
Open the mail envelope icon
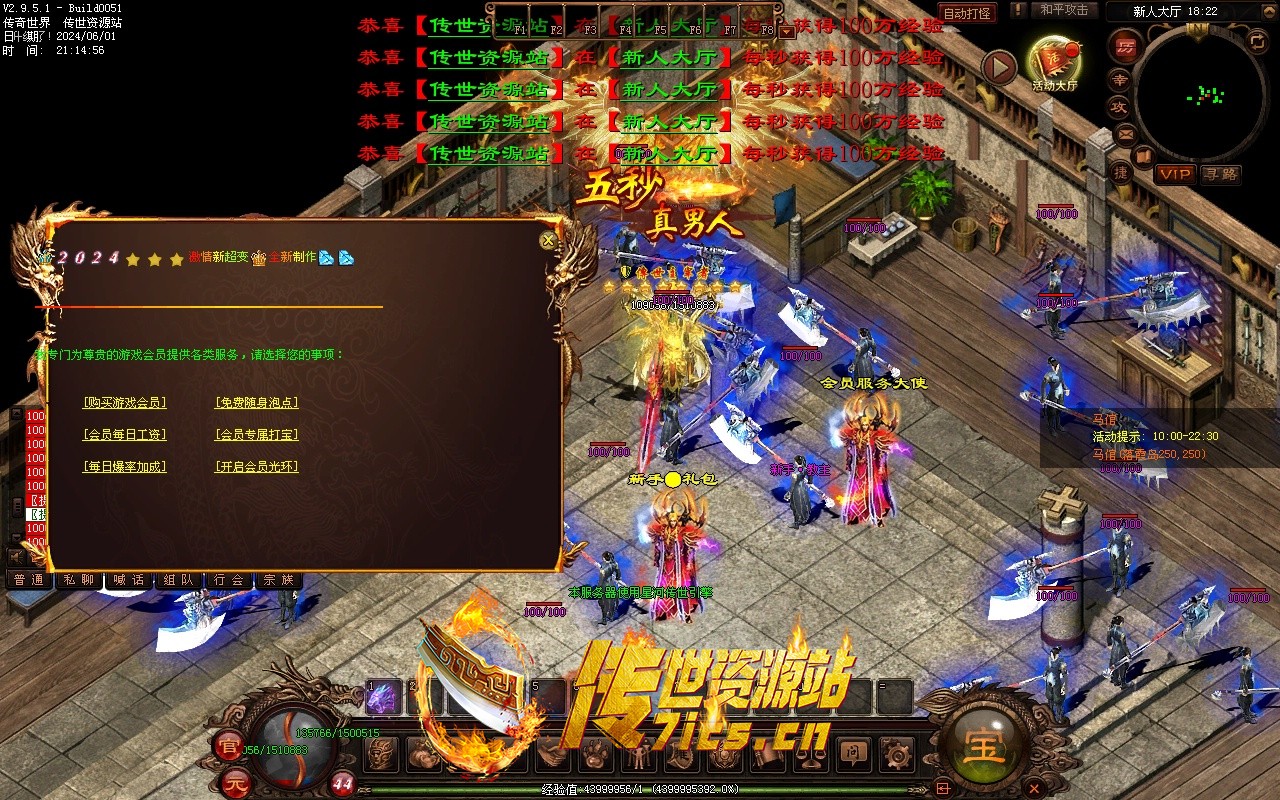(1125, 133)
